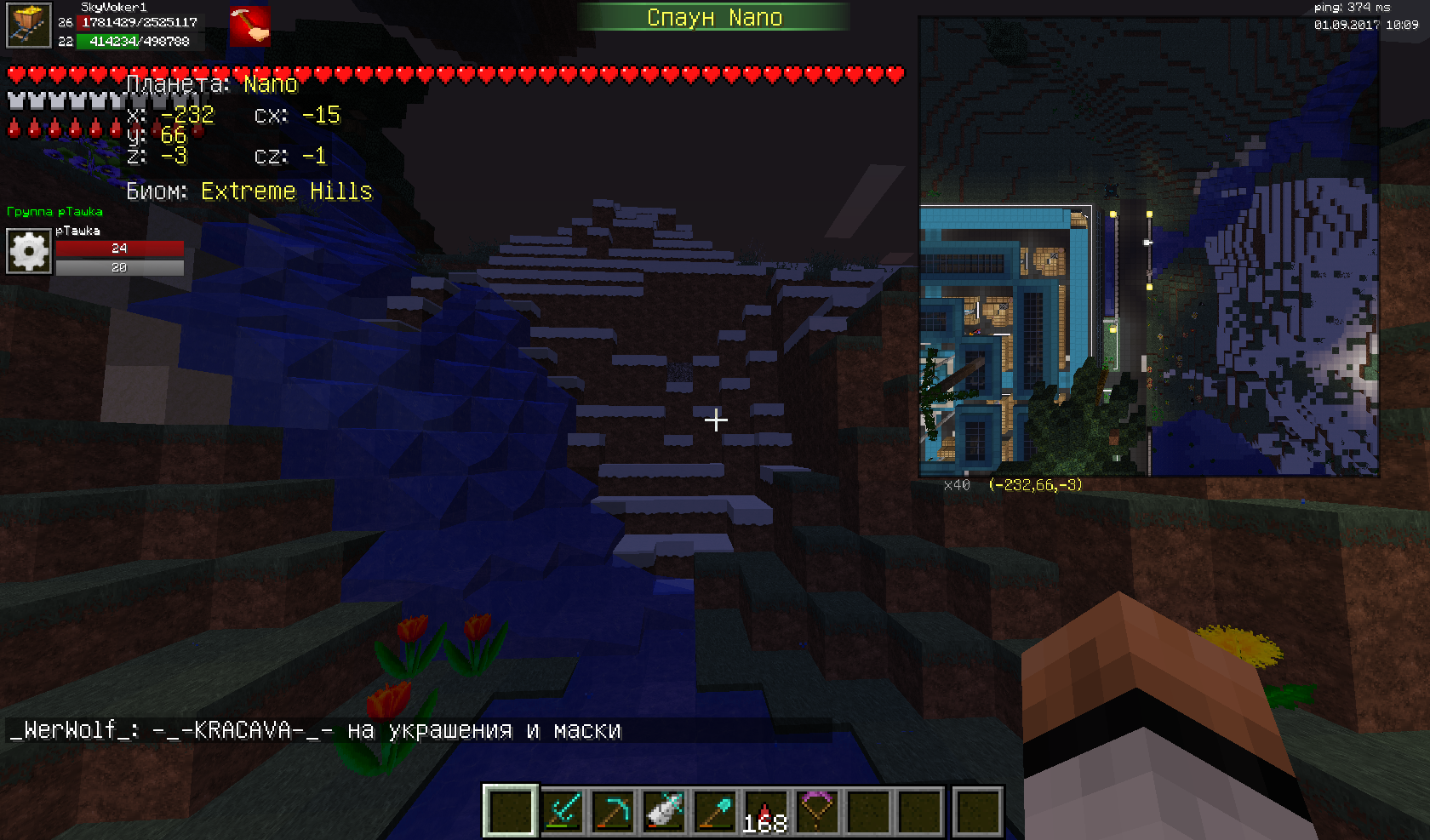The image size is (1430, 840).
Task: Click the _WerWolf_ chat message line
Action: click(x=315, y=731)
